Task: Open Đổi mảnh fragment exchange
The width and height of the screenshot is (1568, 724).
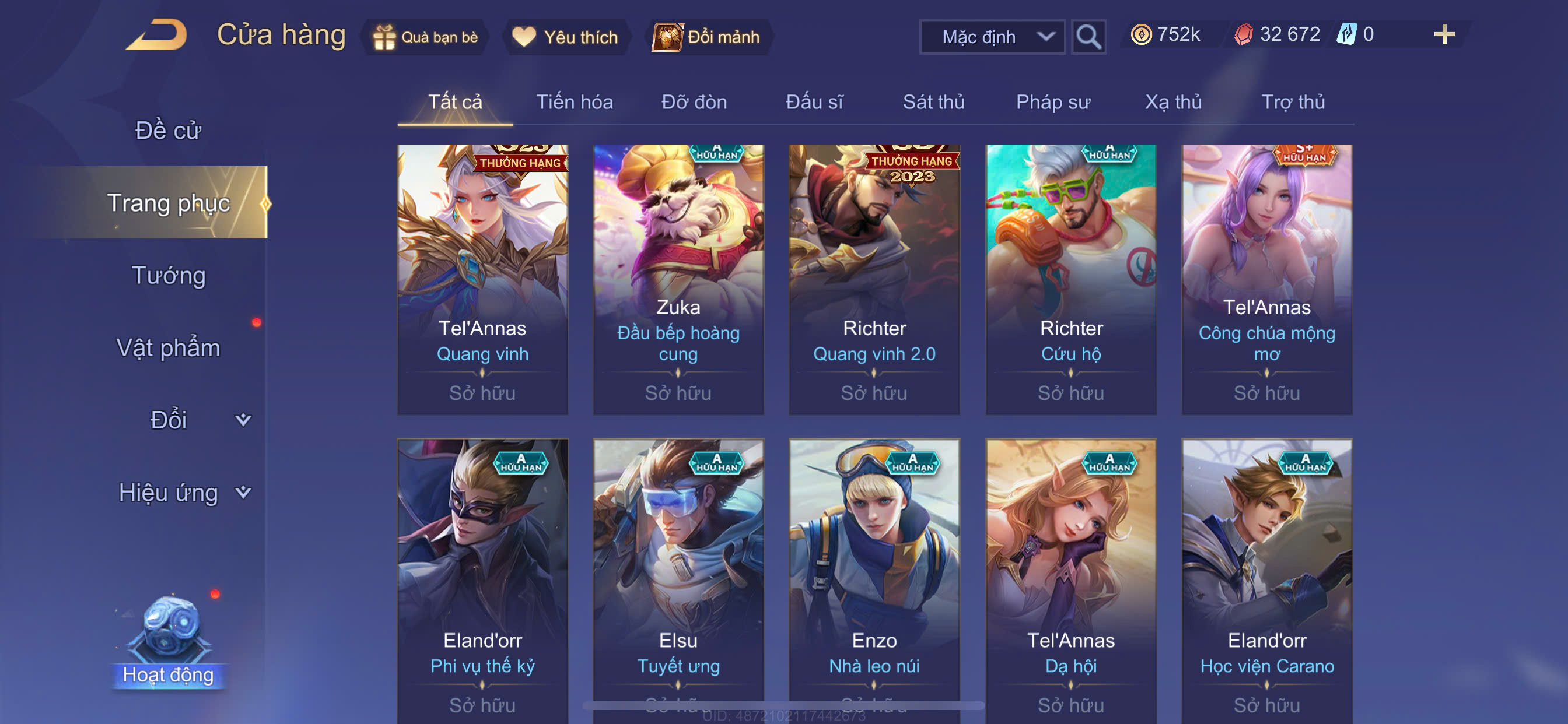Action: [x=706, y=37]
